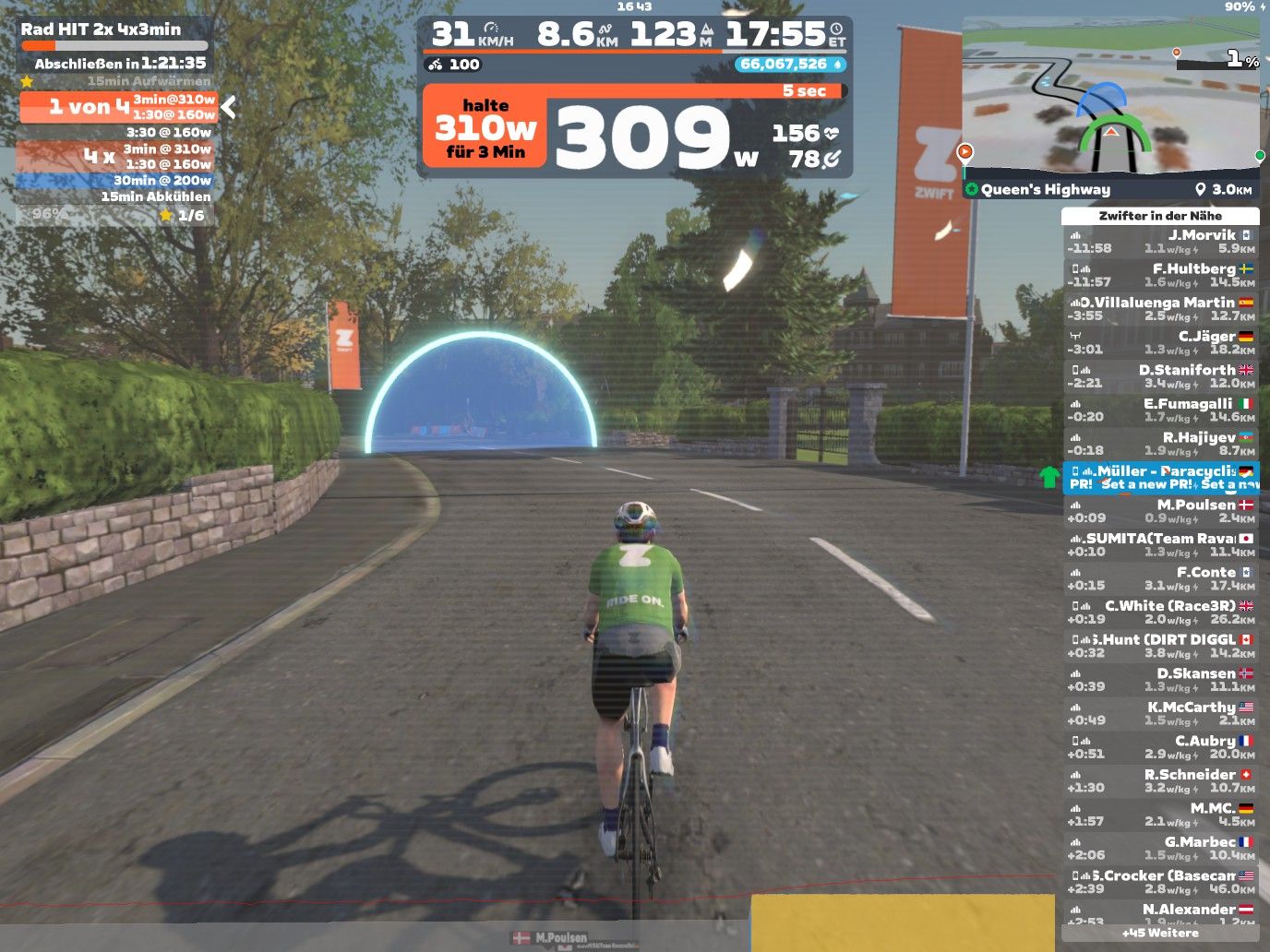Select the highlighted Müller Paracycling row
This screenshot has width=1270, height=952.
(x=1160, y=477)
